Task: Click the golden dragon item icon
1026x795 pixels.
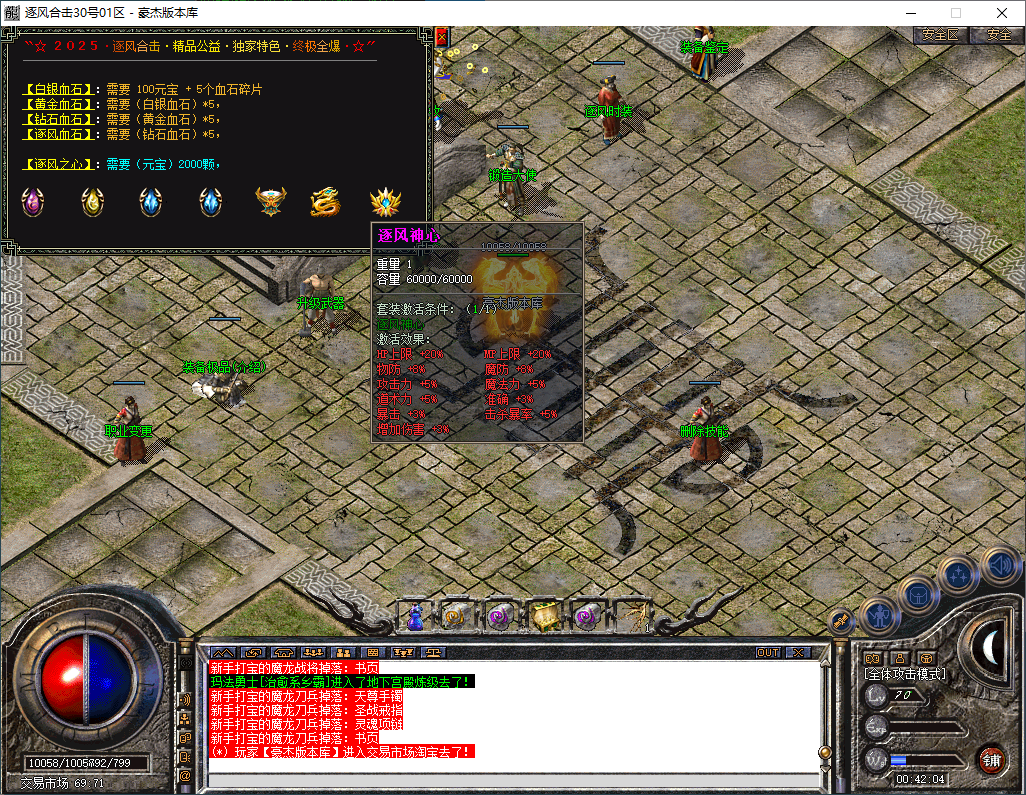Action: [x=325, y=203]
